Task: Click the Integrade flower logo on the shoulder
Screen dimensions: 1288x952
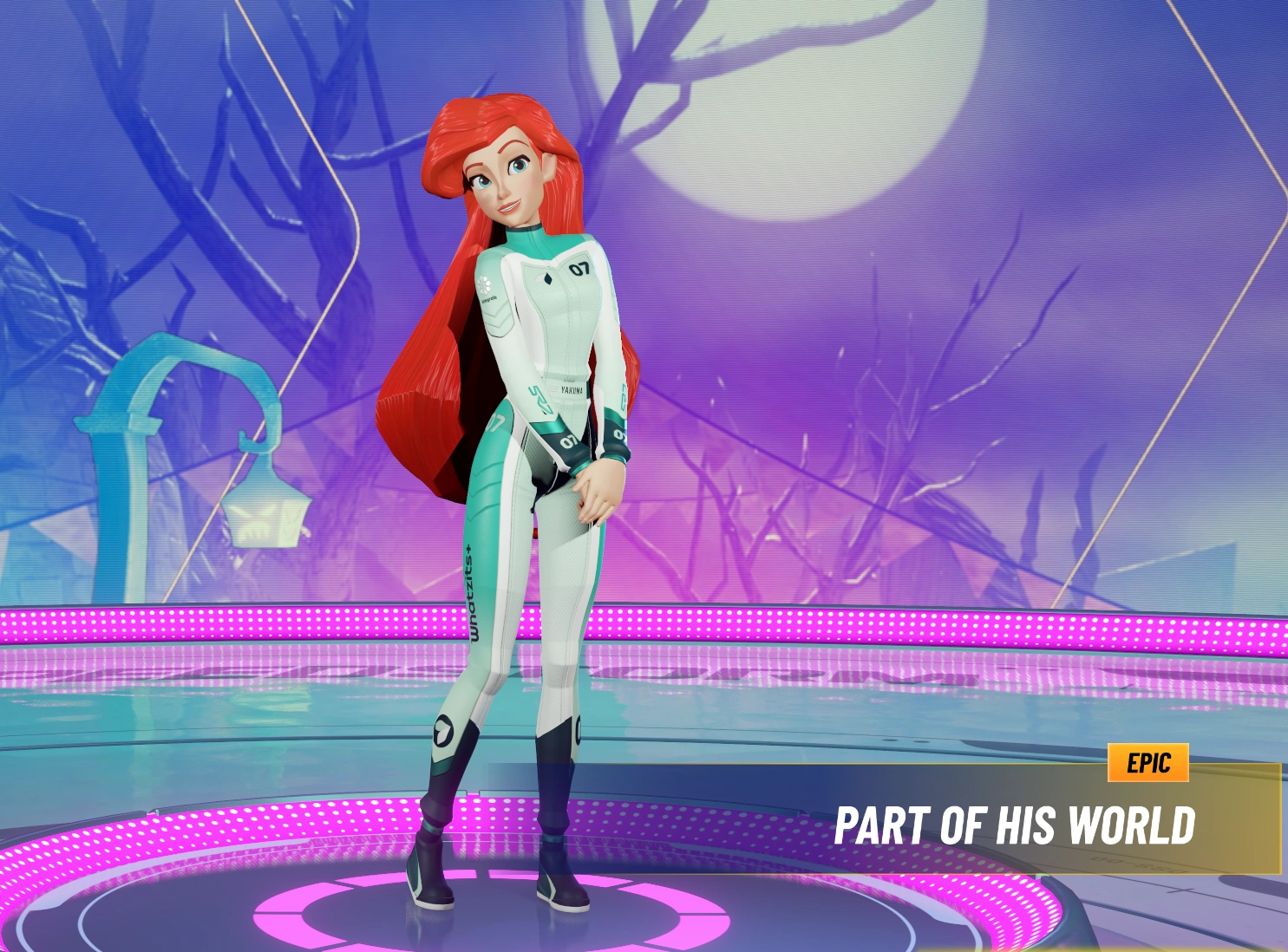Action: (x=484, y=284)
